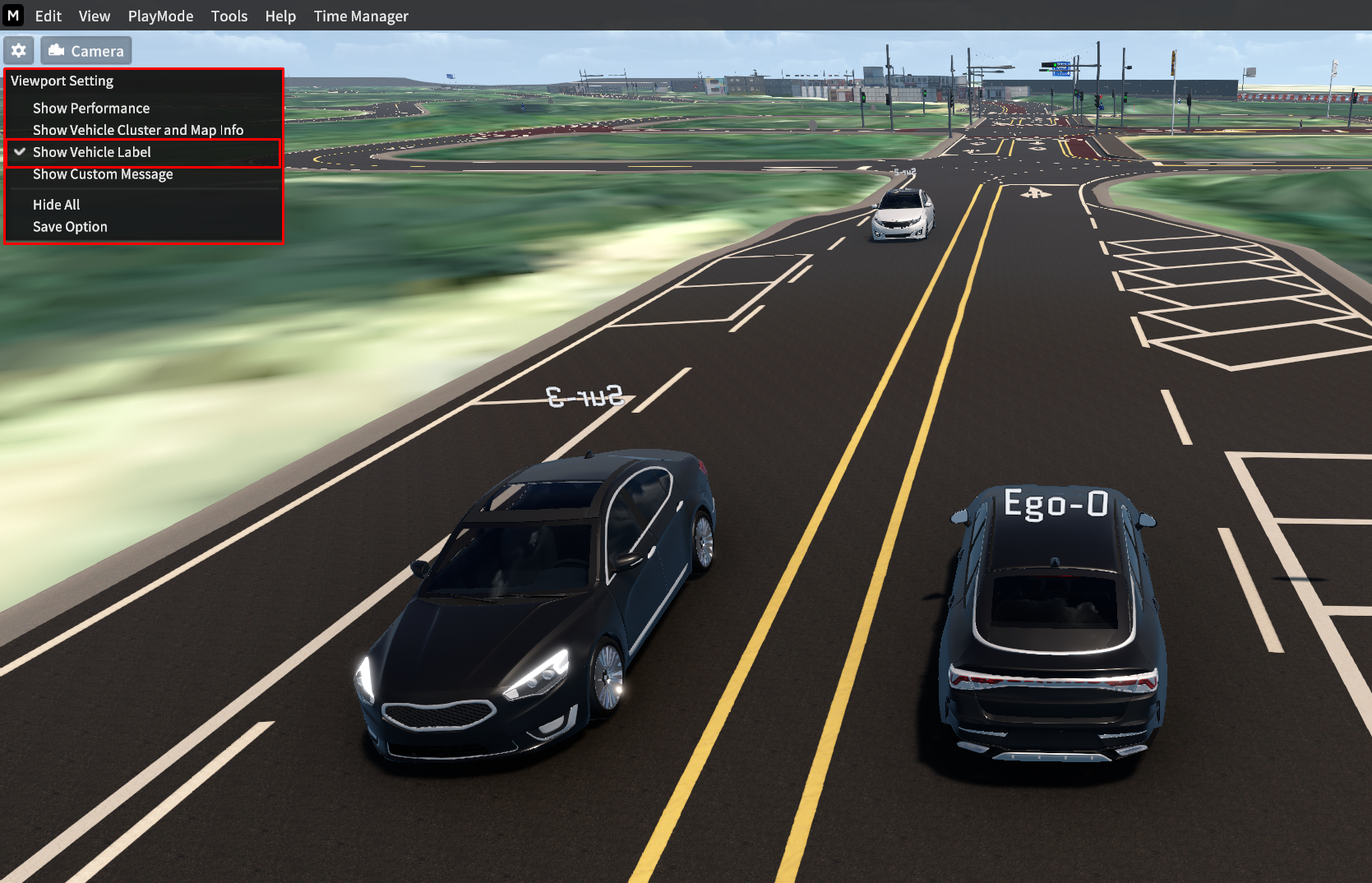This screenshot has width=1372, height=883.
Task: Open the View menu
Action: (94, 16)
